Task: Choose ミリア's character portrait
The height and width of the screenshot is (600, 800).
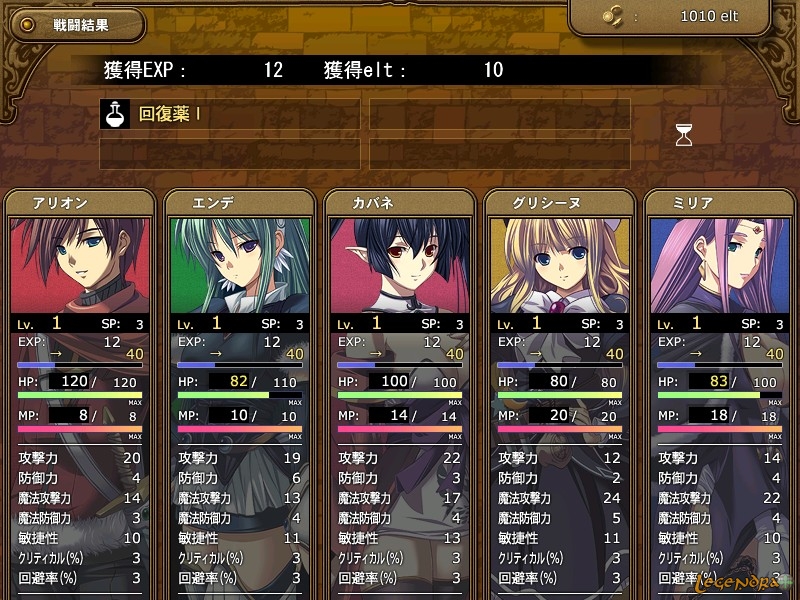Action: pyautogui.click(x=720, y=265)
